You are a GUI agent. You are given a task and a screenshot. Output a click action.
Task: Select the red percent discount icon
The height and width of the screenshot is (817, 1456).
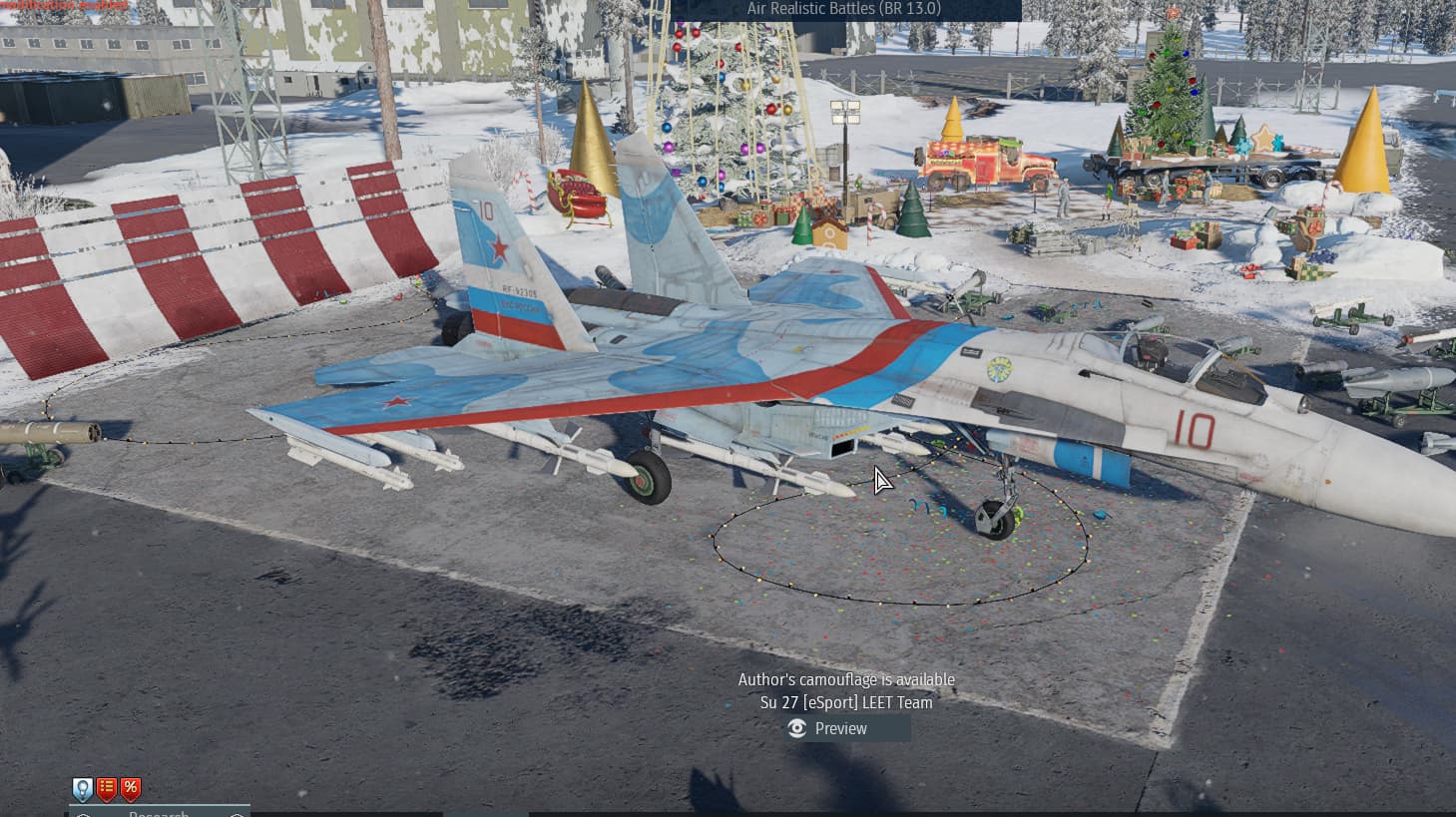click(x=131, y=789)
